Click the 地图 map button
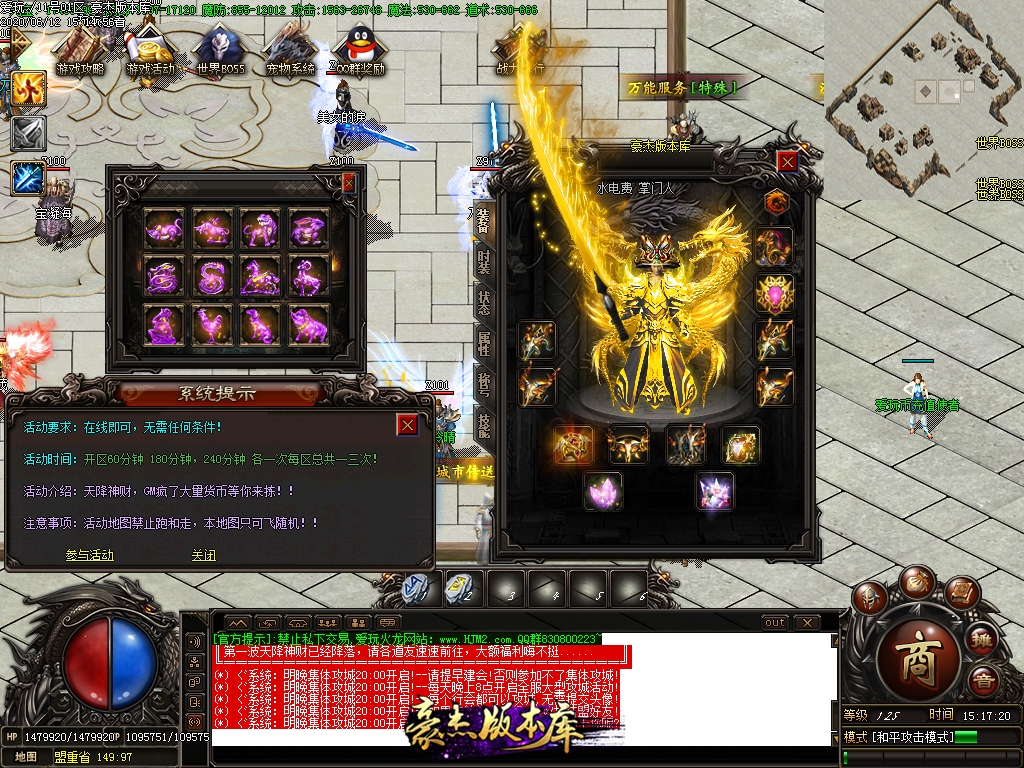Image resolution: width=1024 pixels, height=768 pixels. [26, 757]
